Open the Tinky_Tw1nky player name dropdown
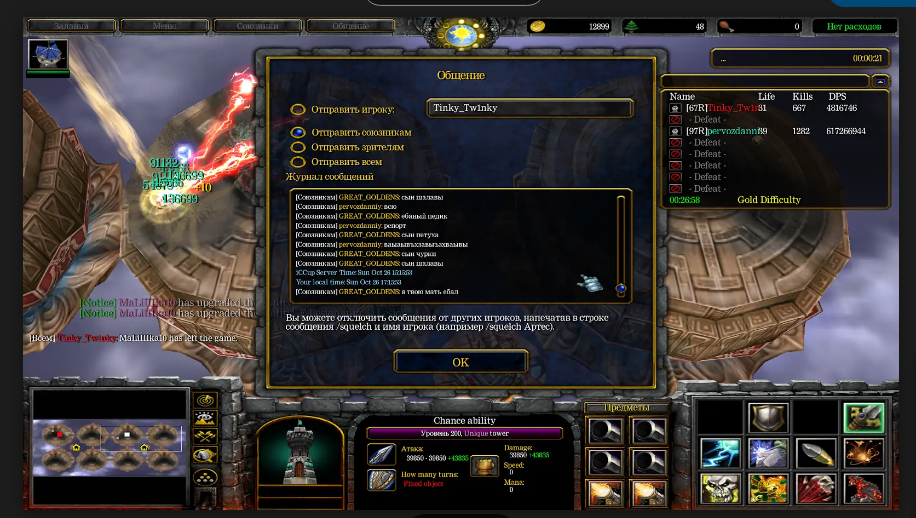916x518 pixels. (x=529, y=108)
